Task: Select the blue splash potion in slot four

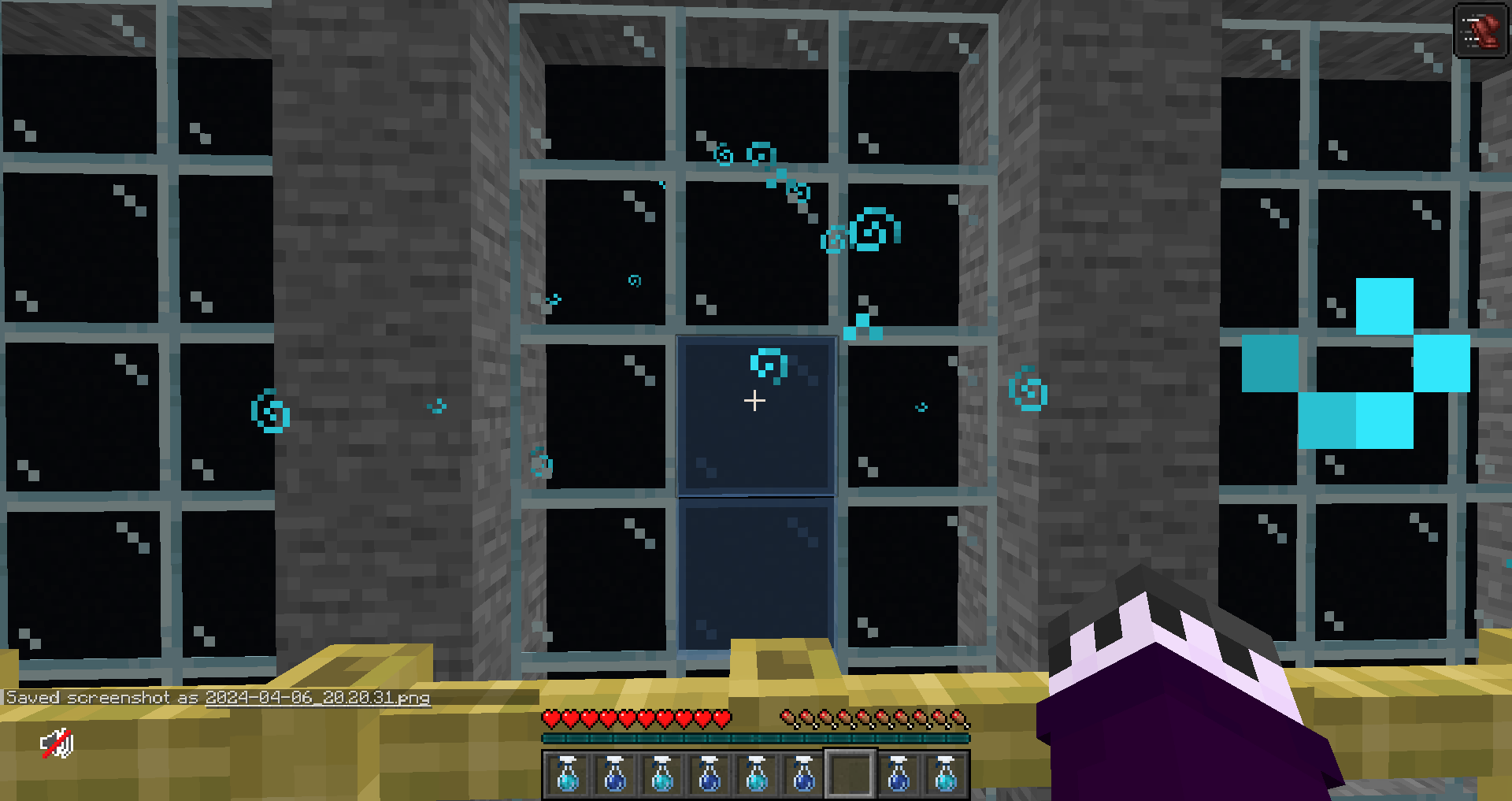Action: click(x=710, y=776)
